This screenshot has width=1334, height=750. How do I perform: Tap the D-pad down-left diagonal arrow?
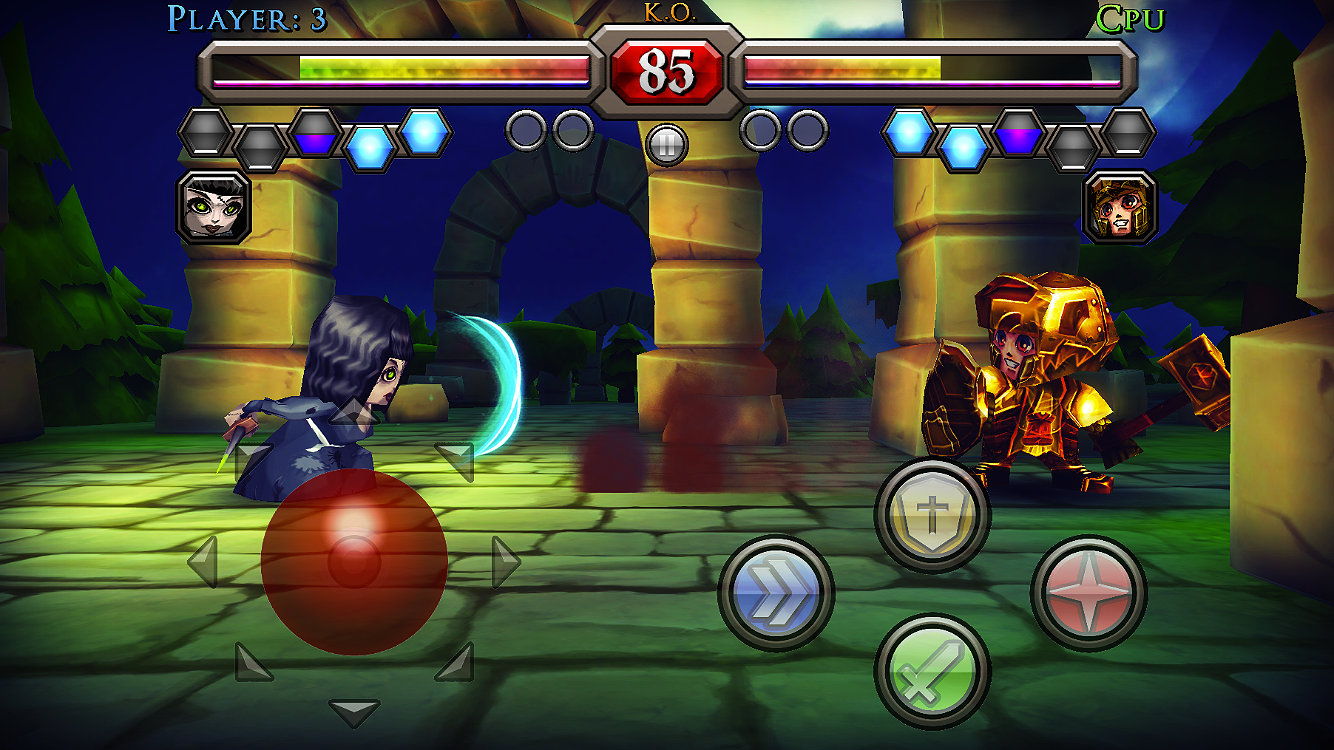[x=253, y=662]
